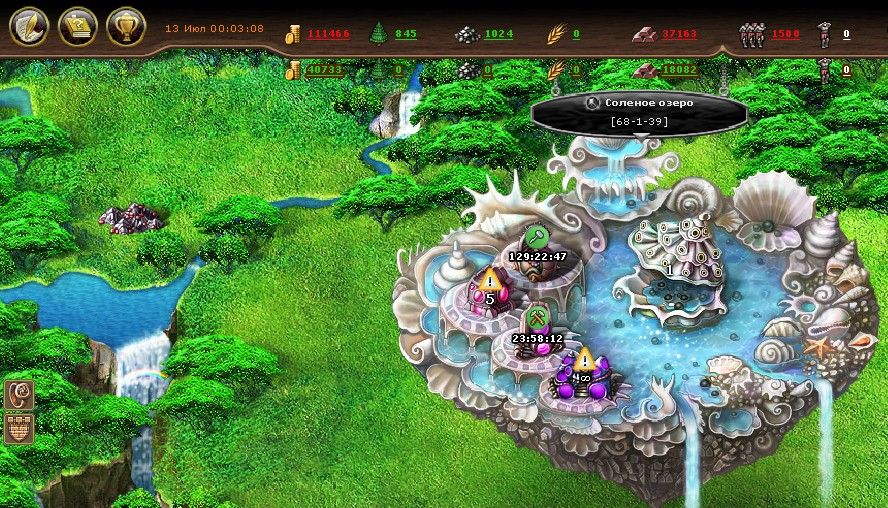Select the green hammer marker with 23:58:12 timer
Screen dimensions: 888x508
(x=537, y=319)
